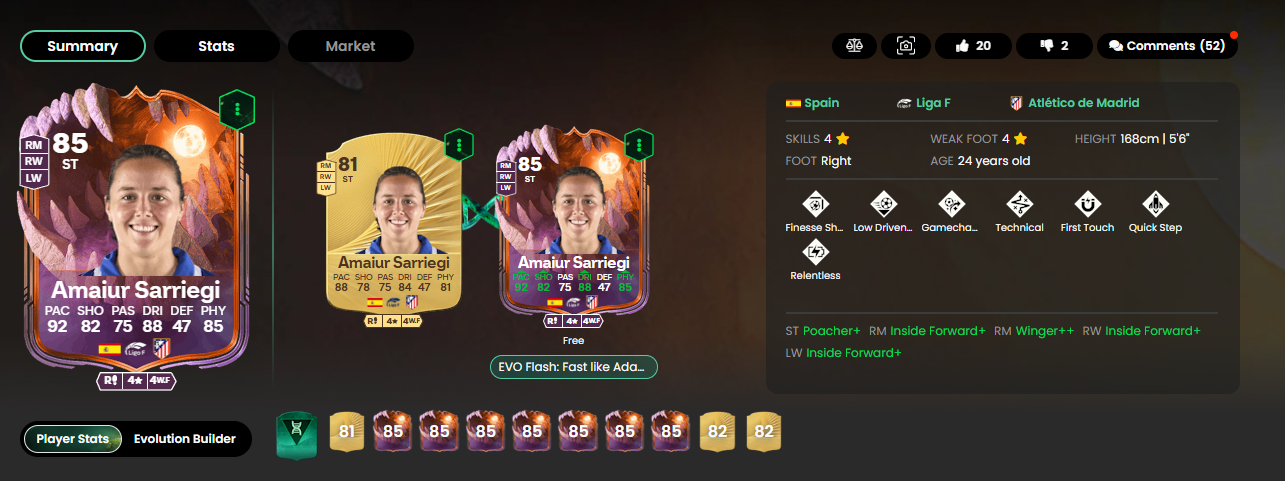Click the compare scales icon button
1285x481 pixels.
pyautogui.click(x=854, y=46)
